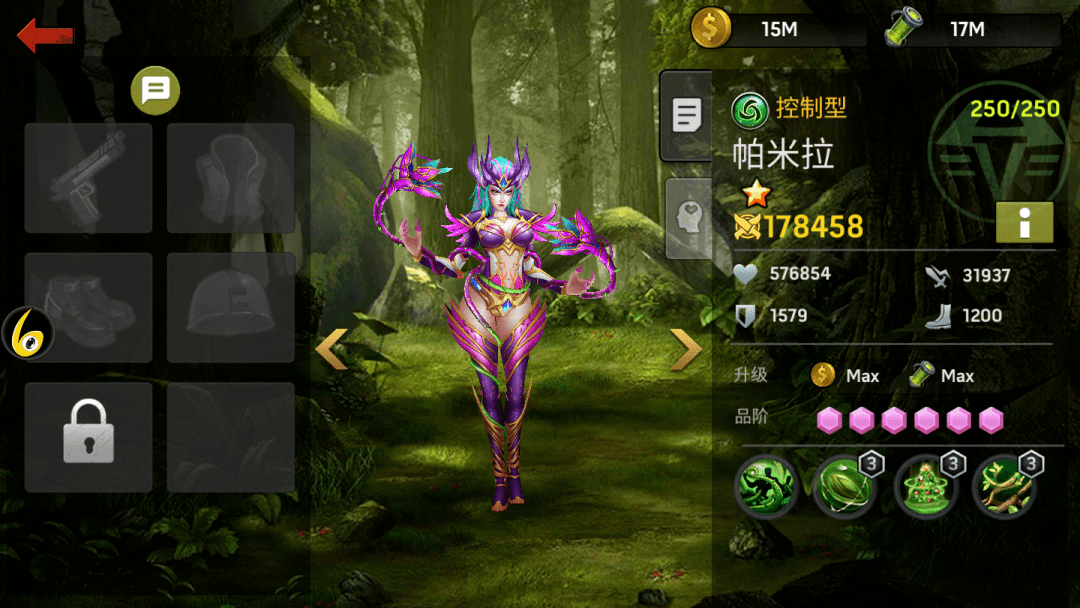This screenshot has width=1080, height=608.
Task: Select the boots equipment slot
Action: point(89,307)
